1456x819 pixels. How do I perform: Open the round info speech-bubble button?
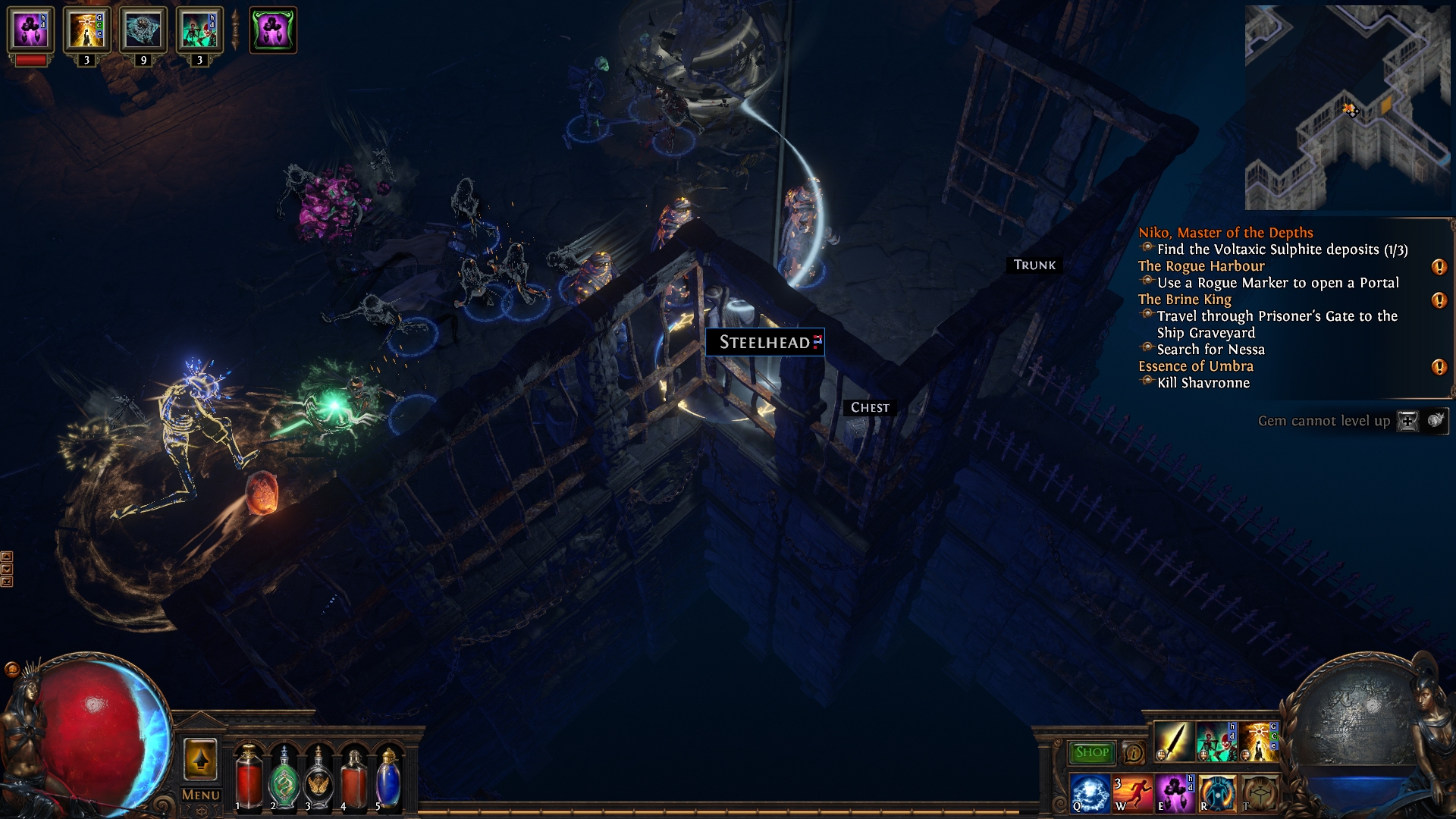[x=1133, y=752]
